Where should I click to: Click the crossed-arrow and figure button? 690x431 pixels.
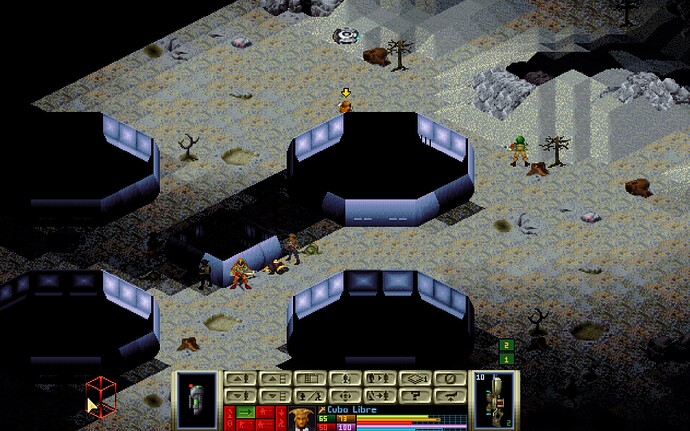click(x=380, y=396)
